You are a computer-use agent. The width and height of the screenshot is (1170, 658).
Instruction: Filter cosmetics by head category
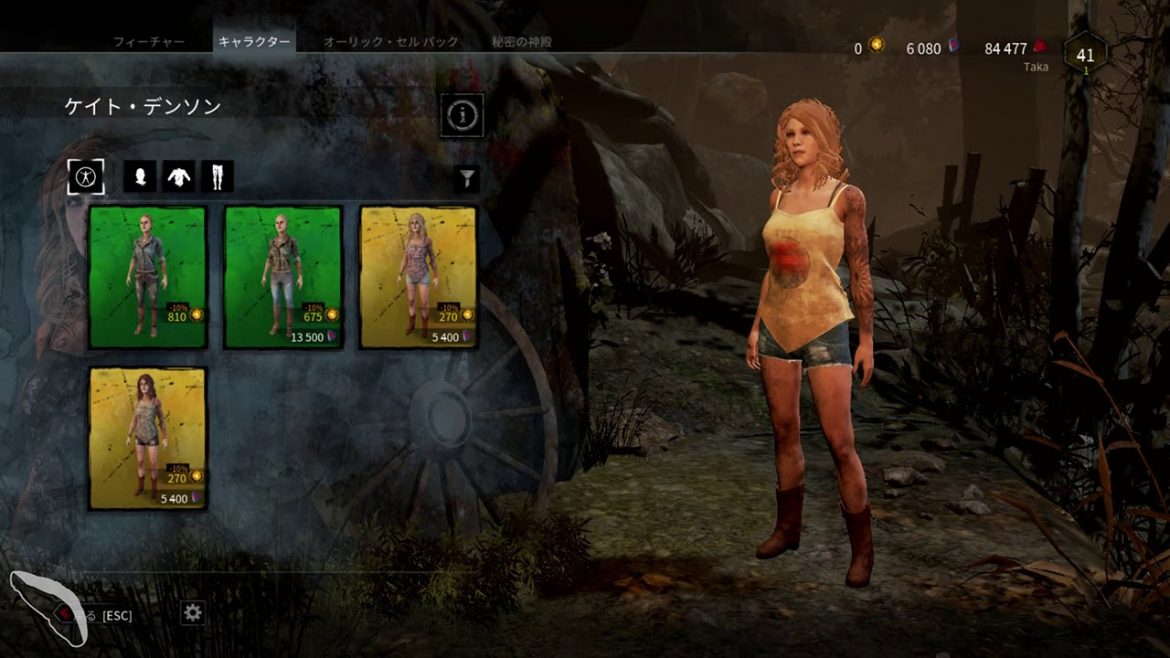[x=139, y=177]
